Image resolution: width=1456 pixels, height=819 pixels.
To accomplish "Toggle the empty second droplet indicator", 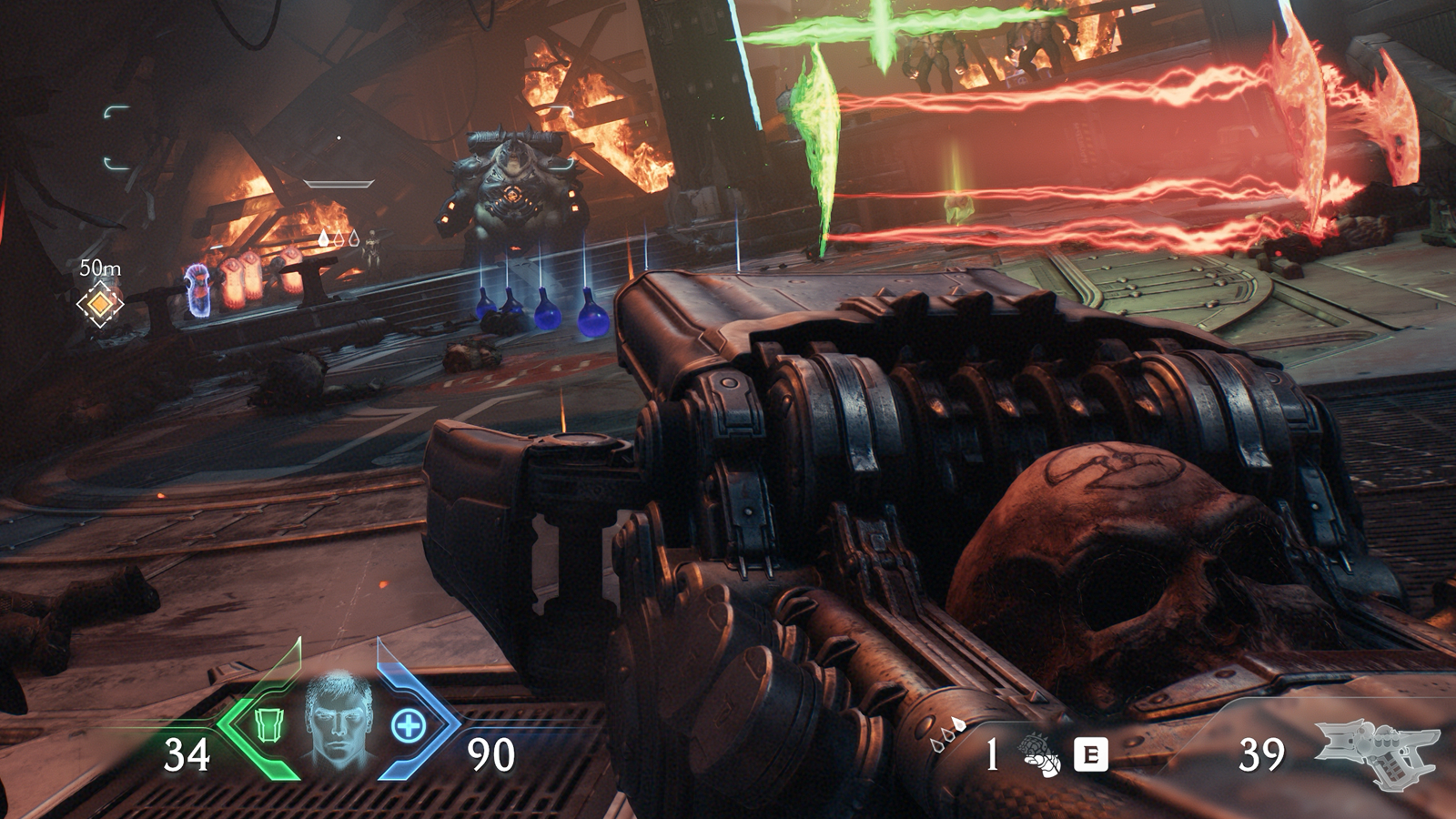I will point(339,238).
